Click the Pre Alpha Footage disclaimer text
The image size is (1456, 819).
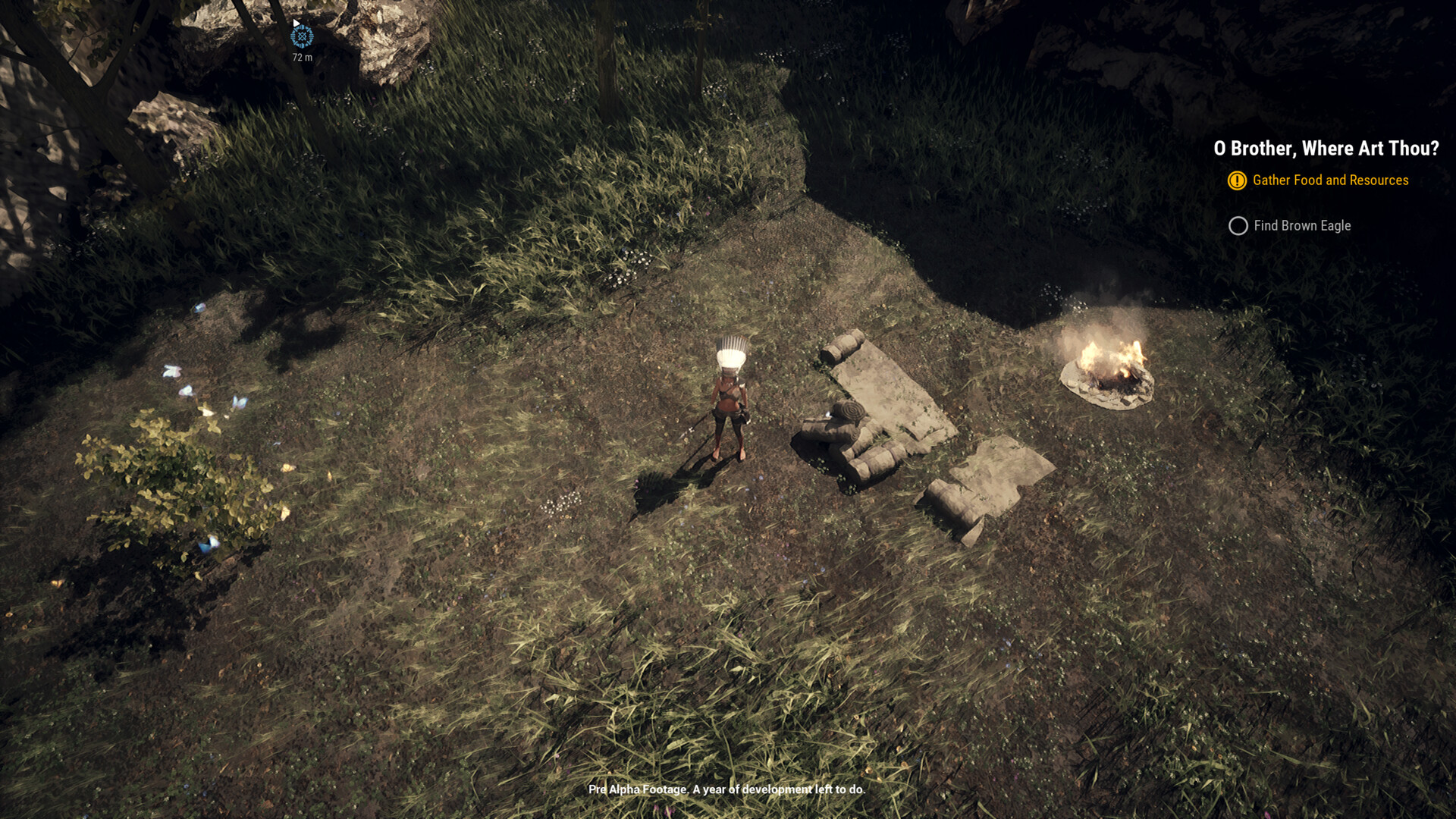725,789
